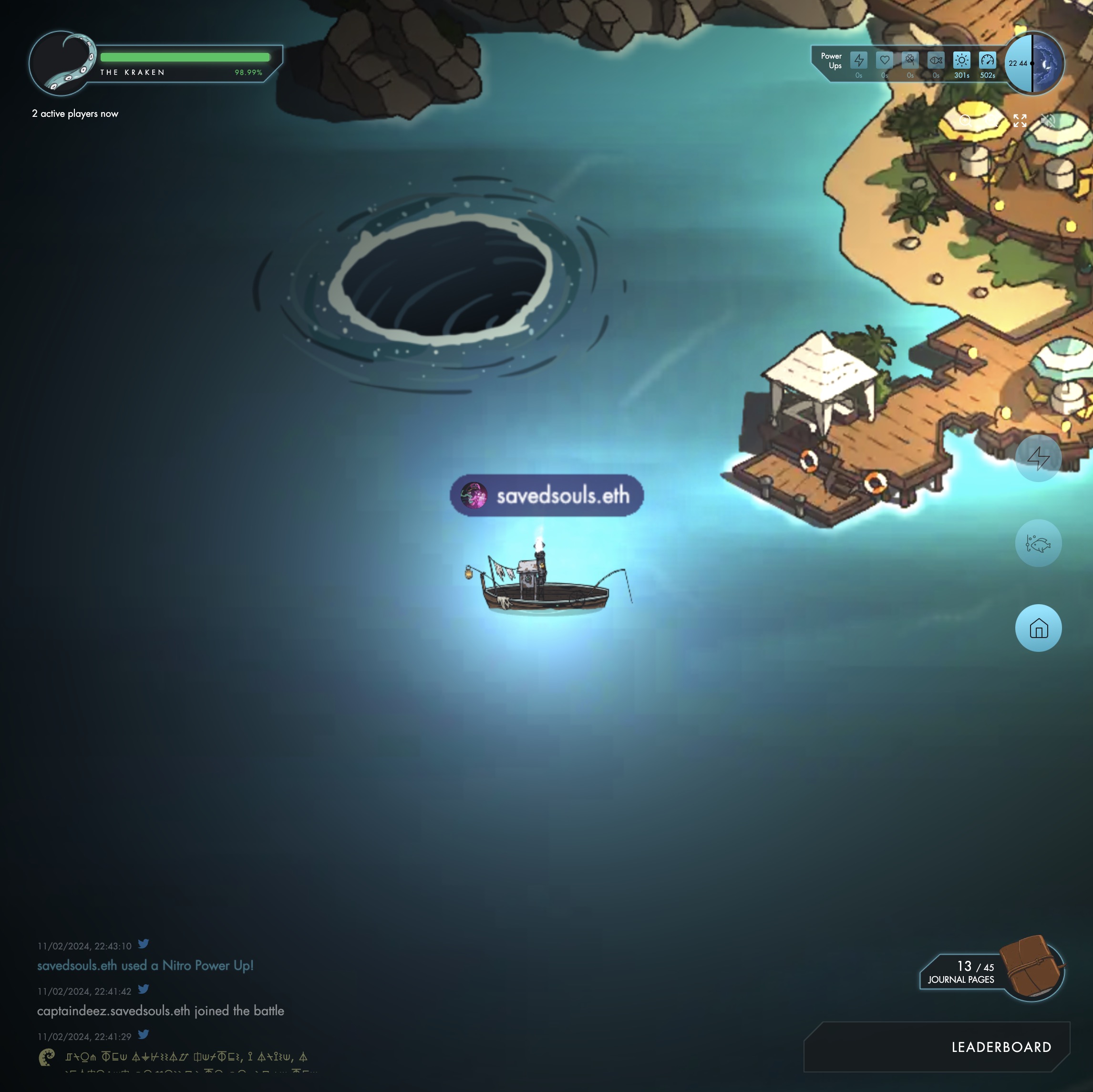Screen dimensions: 1093x1092
Task: Open the journal pages book
Action: pyautogui.click(x=1031, y=968)
